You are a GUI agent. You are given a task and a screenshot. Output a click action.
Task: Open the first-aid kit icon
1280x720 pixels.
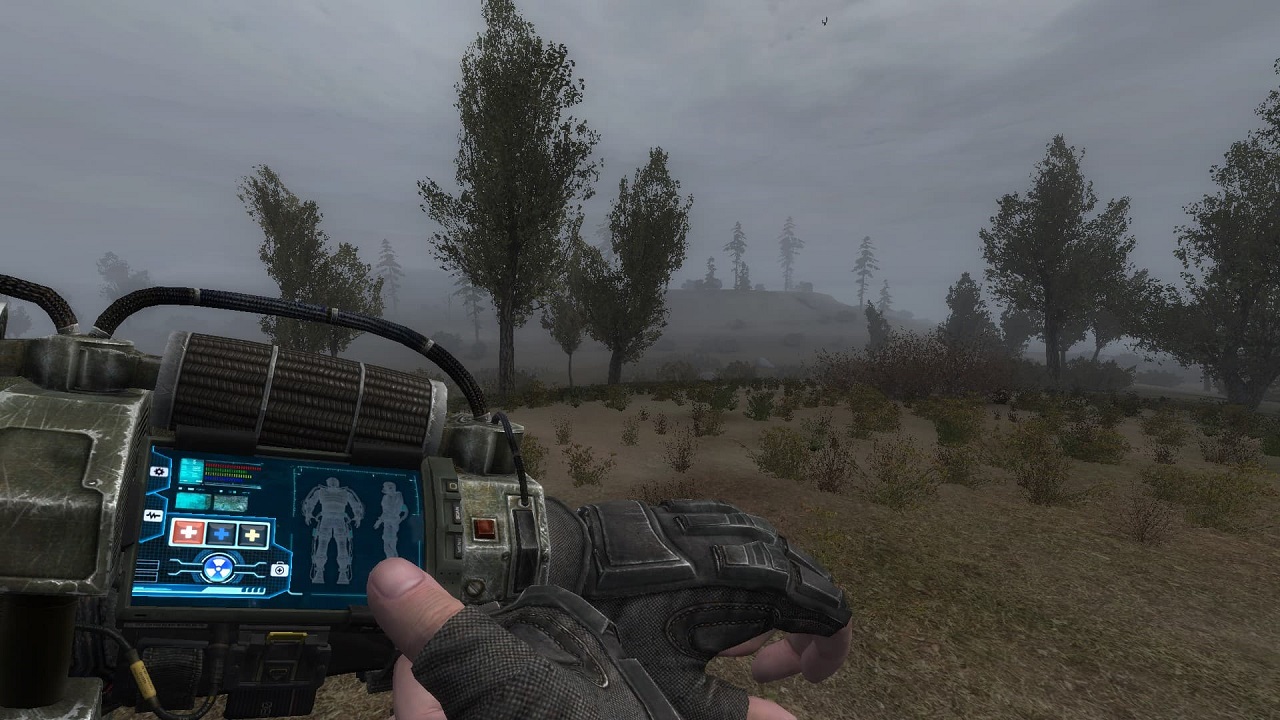click(x=280, y=569)
